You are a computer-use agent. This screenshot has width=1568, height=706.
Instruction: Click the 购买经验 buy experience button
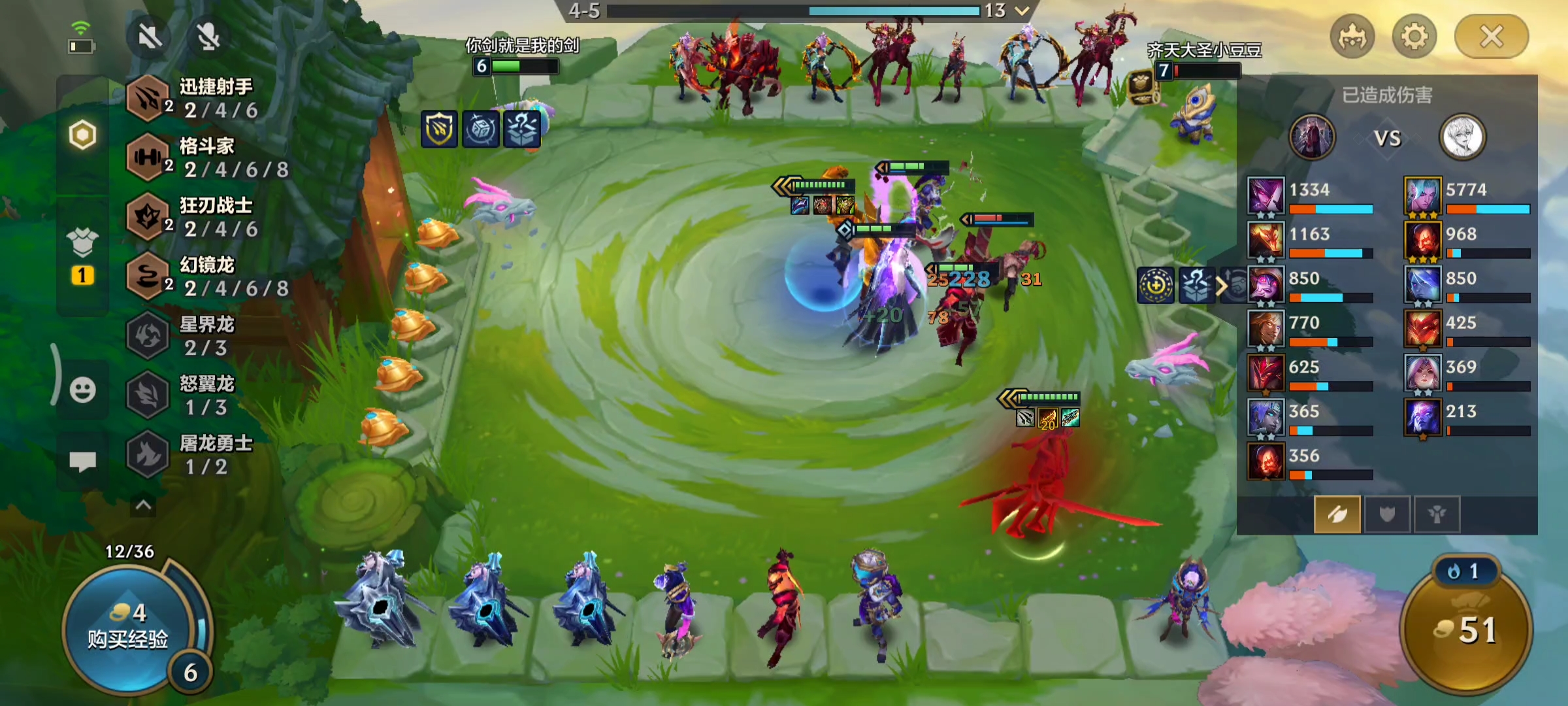(128, 628)
